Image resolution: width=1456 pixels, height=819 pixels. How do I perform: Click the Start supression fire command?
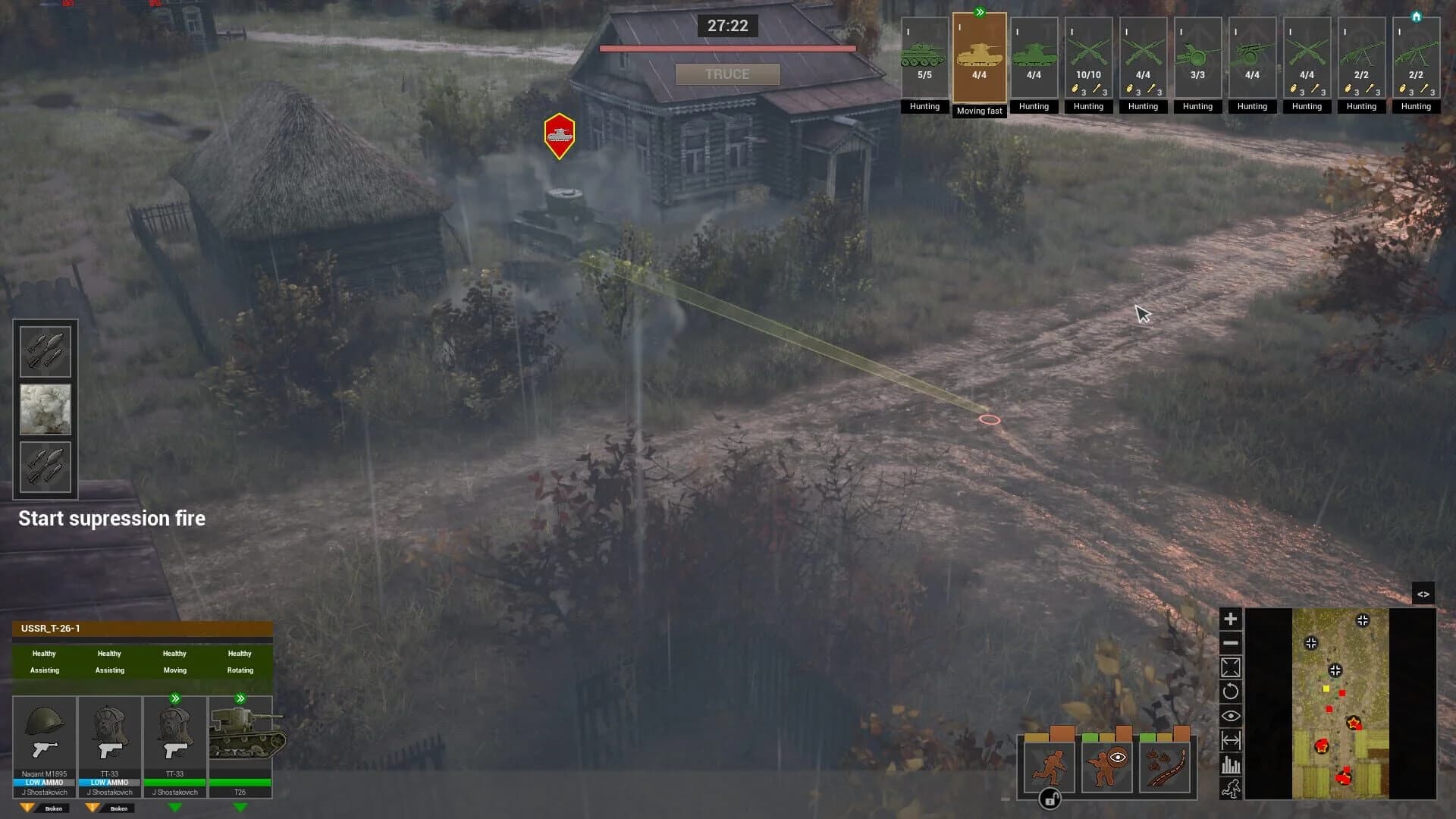click(111, 518)
